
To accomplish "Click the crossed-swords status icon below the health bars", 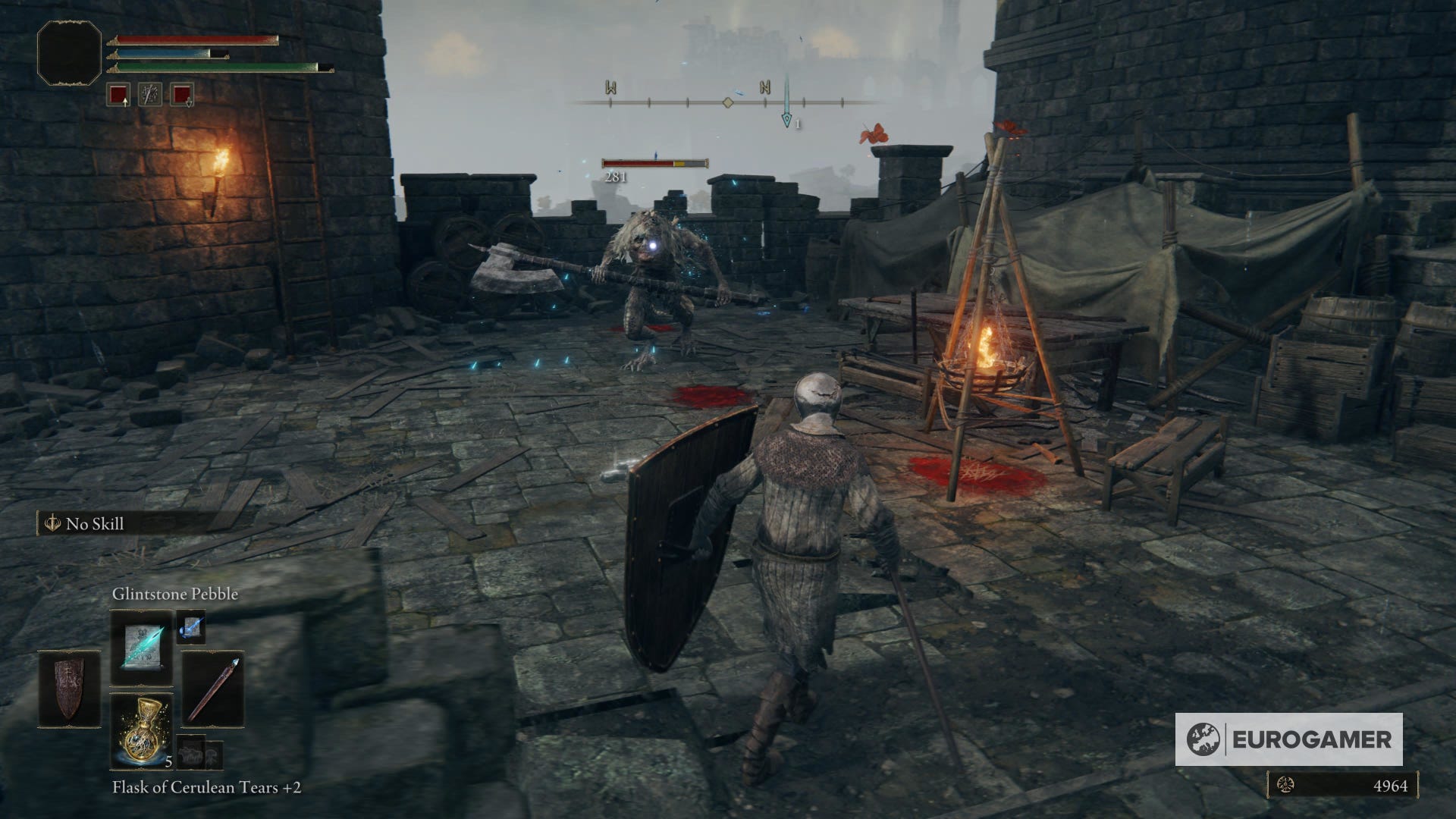I will point(150,95).
